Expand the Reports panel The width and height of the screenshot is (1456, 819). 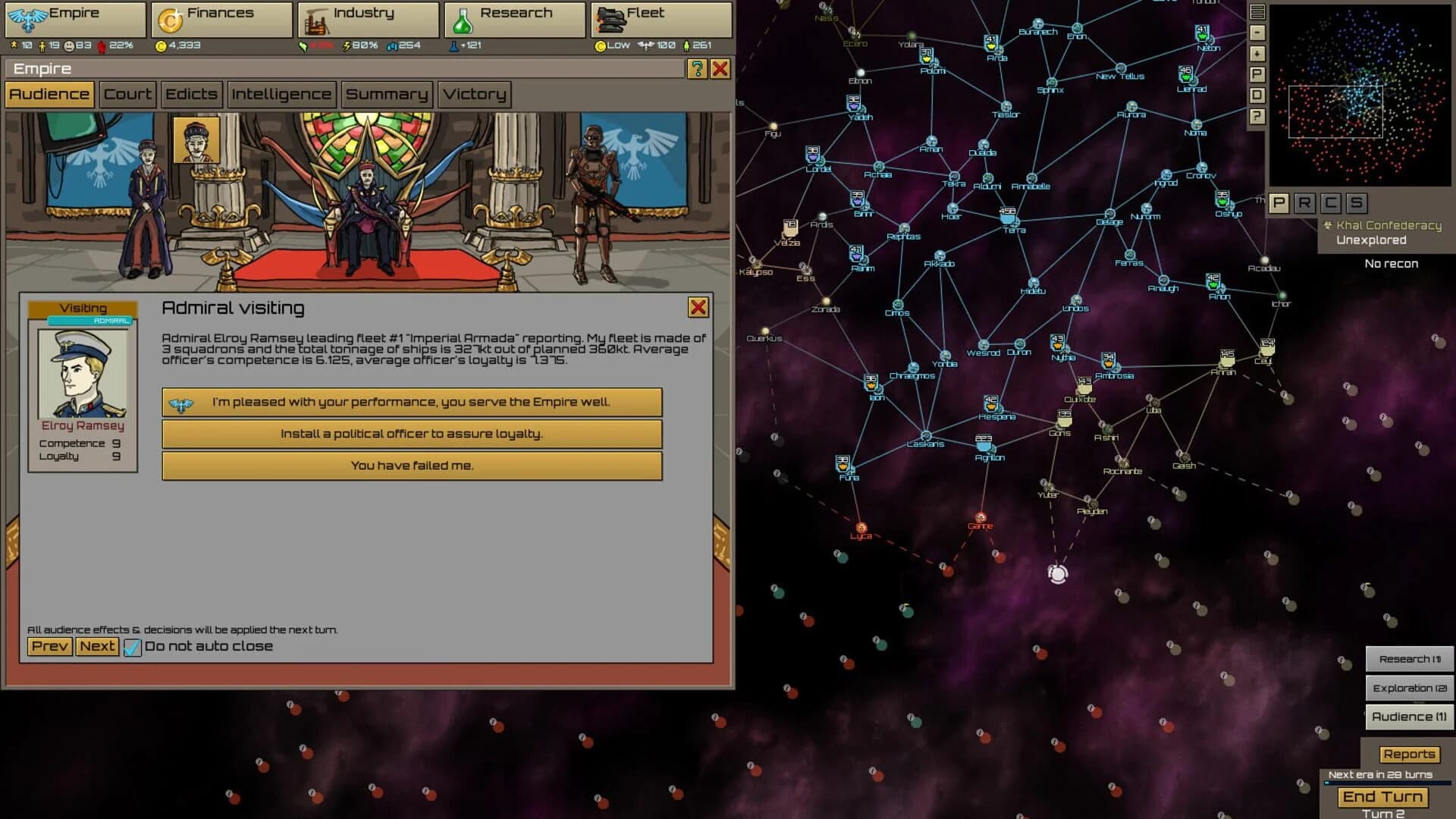pos(1409,754)
